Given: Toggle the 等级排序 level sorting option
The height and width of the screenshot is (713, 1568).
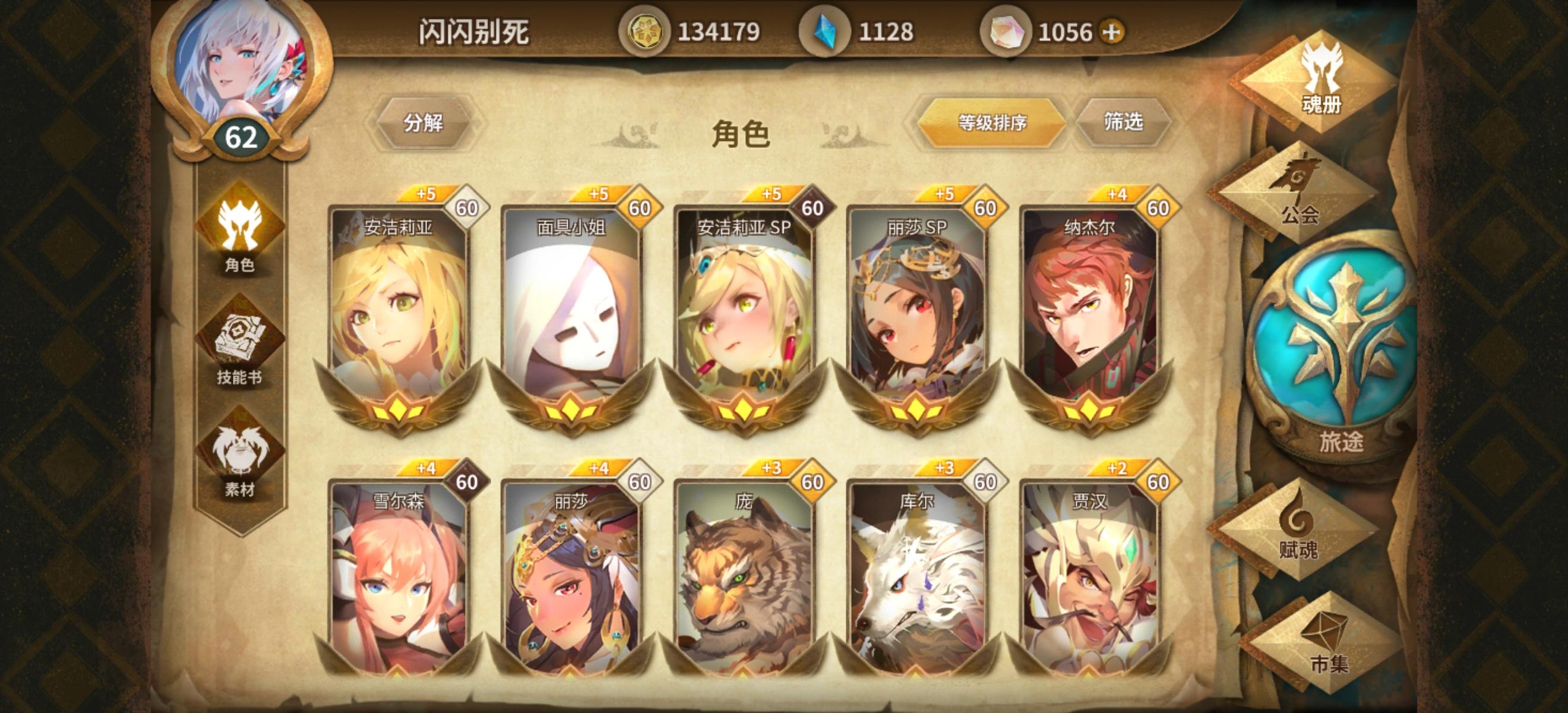Looking at the screenshot, I should point(994,122).
